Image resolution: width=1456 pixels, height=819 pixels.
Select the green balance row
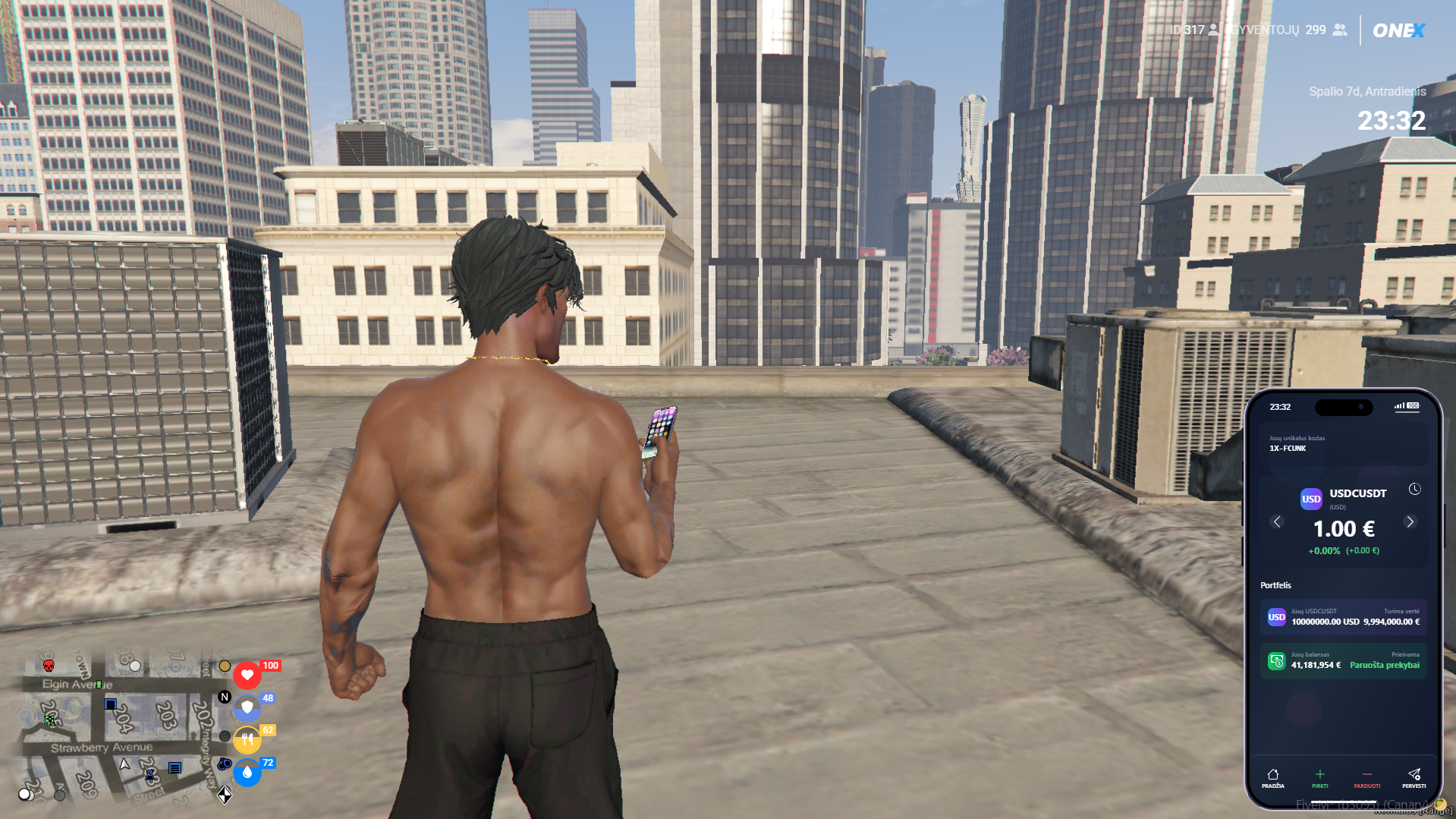[x=1343, y=660]
